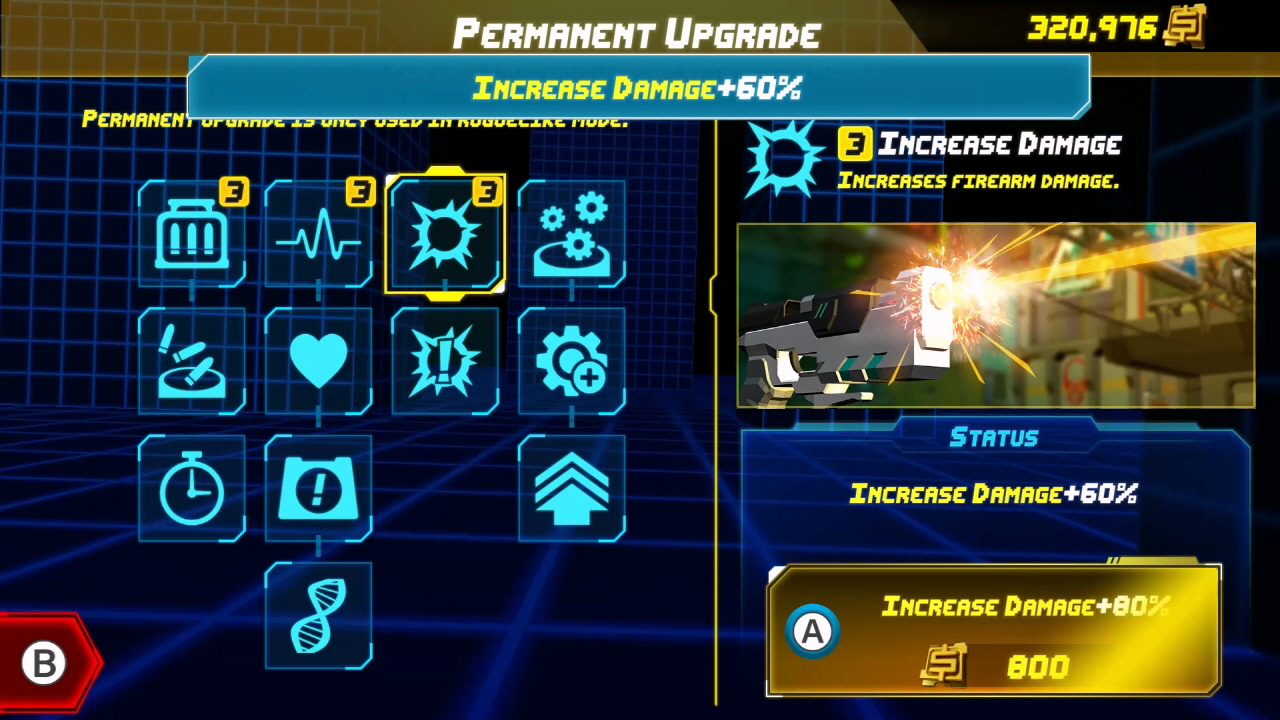Image resolution: width=1280 pixels, height=720 pixels.
Task: Select the exclamation burst upgrade icon
Action: 445,360
